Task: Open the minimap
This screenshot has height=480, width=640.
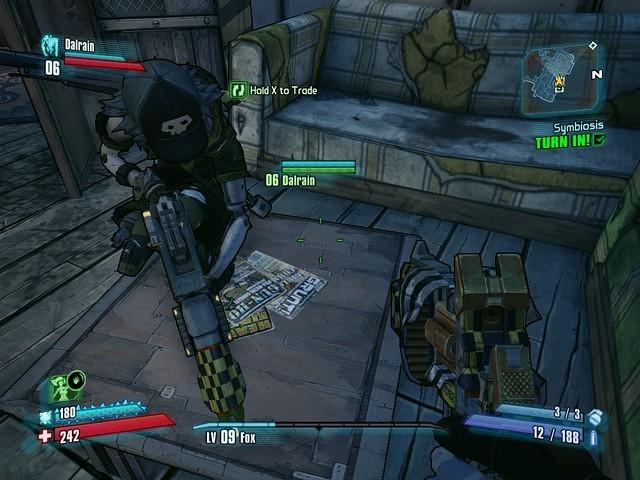Action: point(559,79)
